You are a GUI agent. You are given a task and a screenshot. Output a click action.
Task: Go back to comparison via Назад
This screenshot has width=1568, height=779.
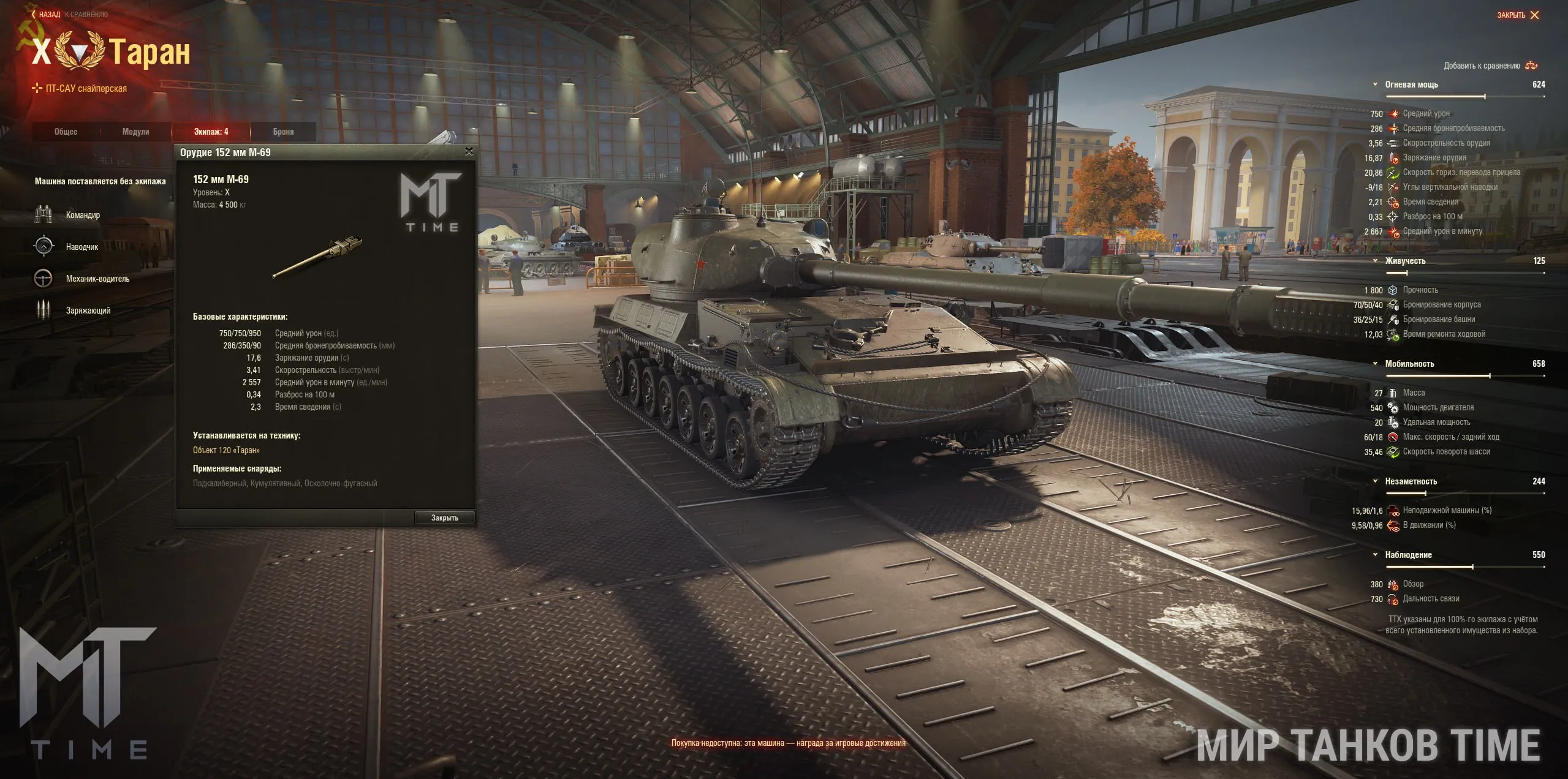coord(49,14)
